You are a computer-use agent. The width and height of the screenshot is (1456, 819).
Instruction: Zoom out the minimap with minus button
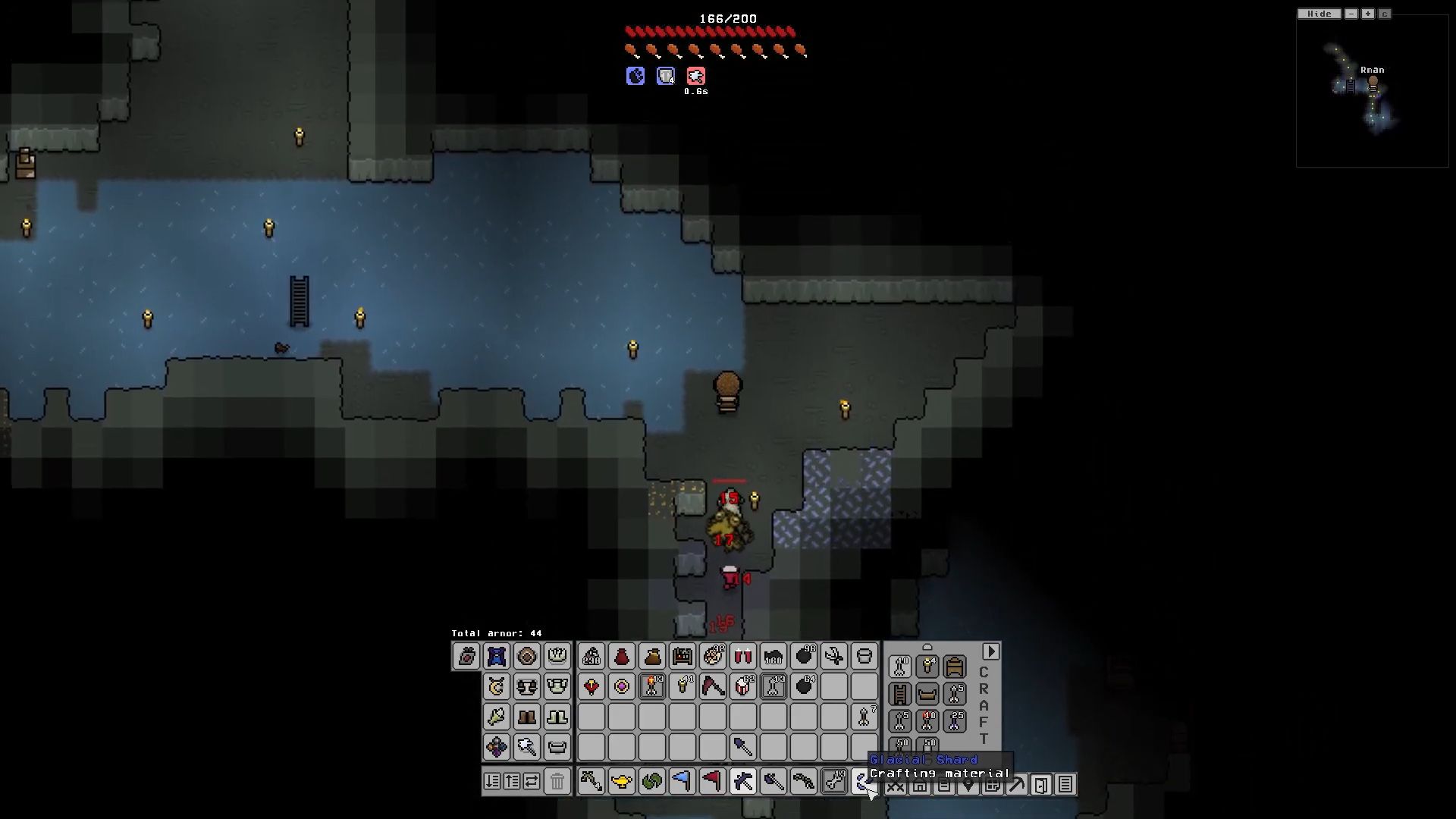coord(1351,14)
